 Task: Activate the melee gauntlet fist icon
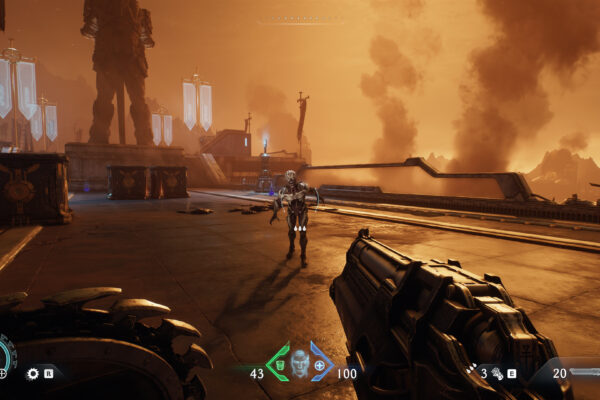click(496, 373)
